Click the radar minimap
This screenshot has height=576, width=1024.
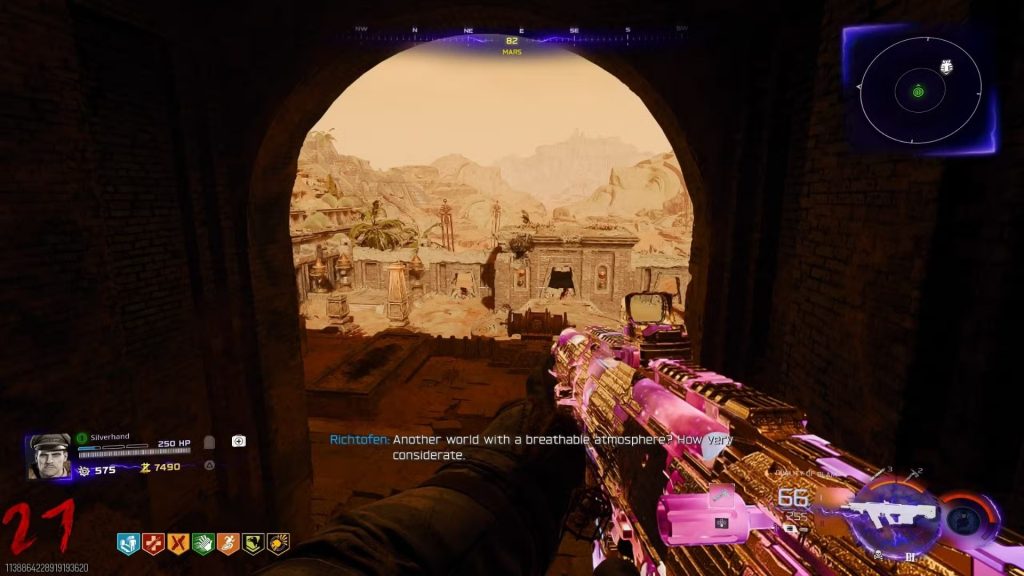919,92
